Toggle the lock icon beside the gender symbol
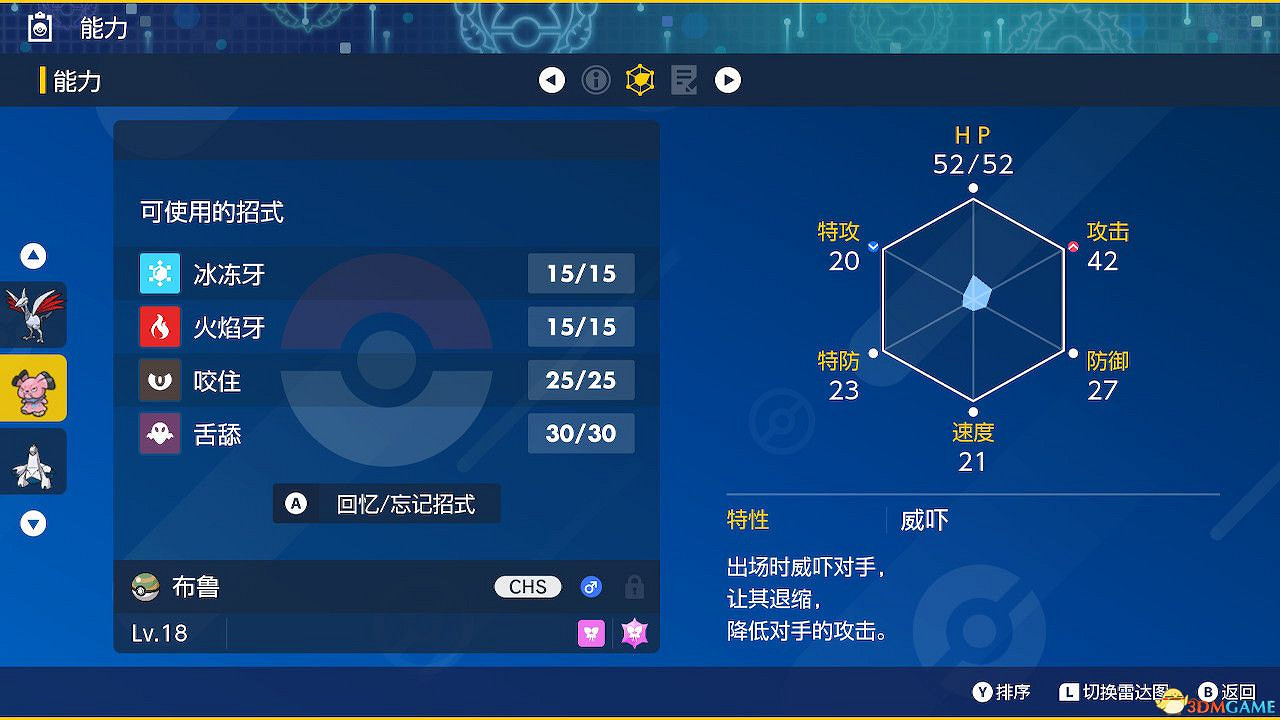 (636, 587)
